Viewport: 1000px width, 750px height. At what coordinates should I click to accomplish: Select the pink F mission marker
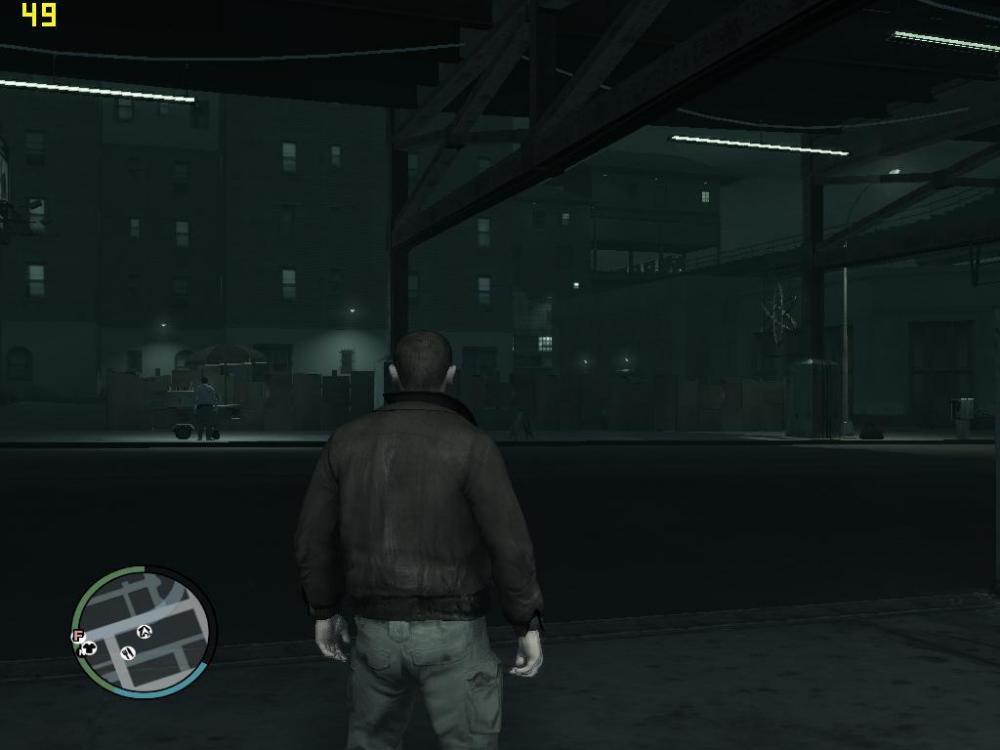coord(77,635)
